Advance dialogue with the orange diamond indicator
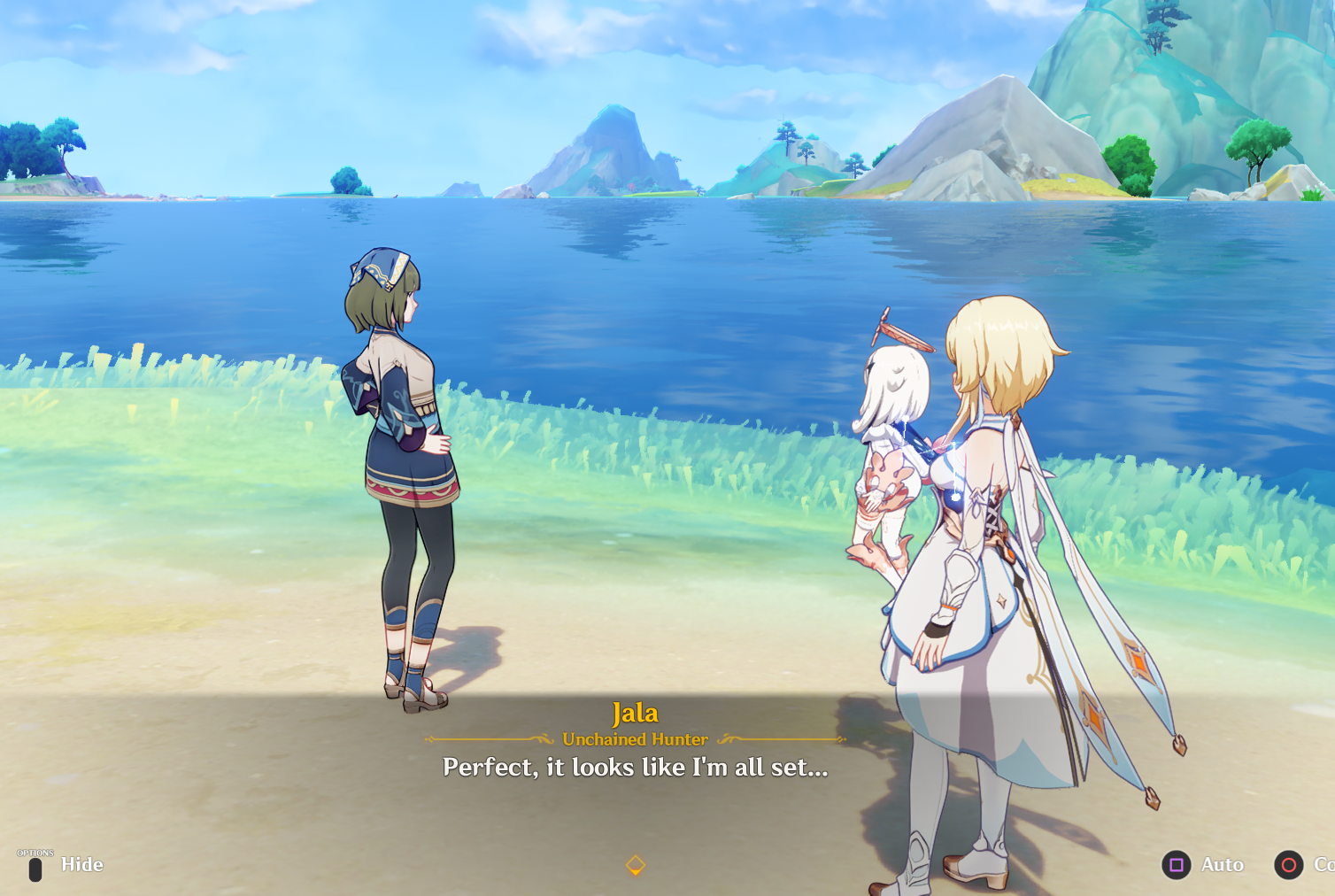Viewport: 1335px width, 896px height. (636, 865)
